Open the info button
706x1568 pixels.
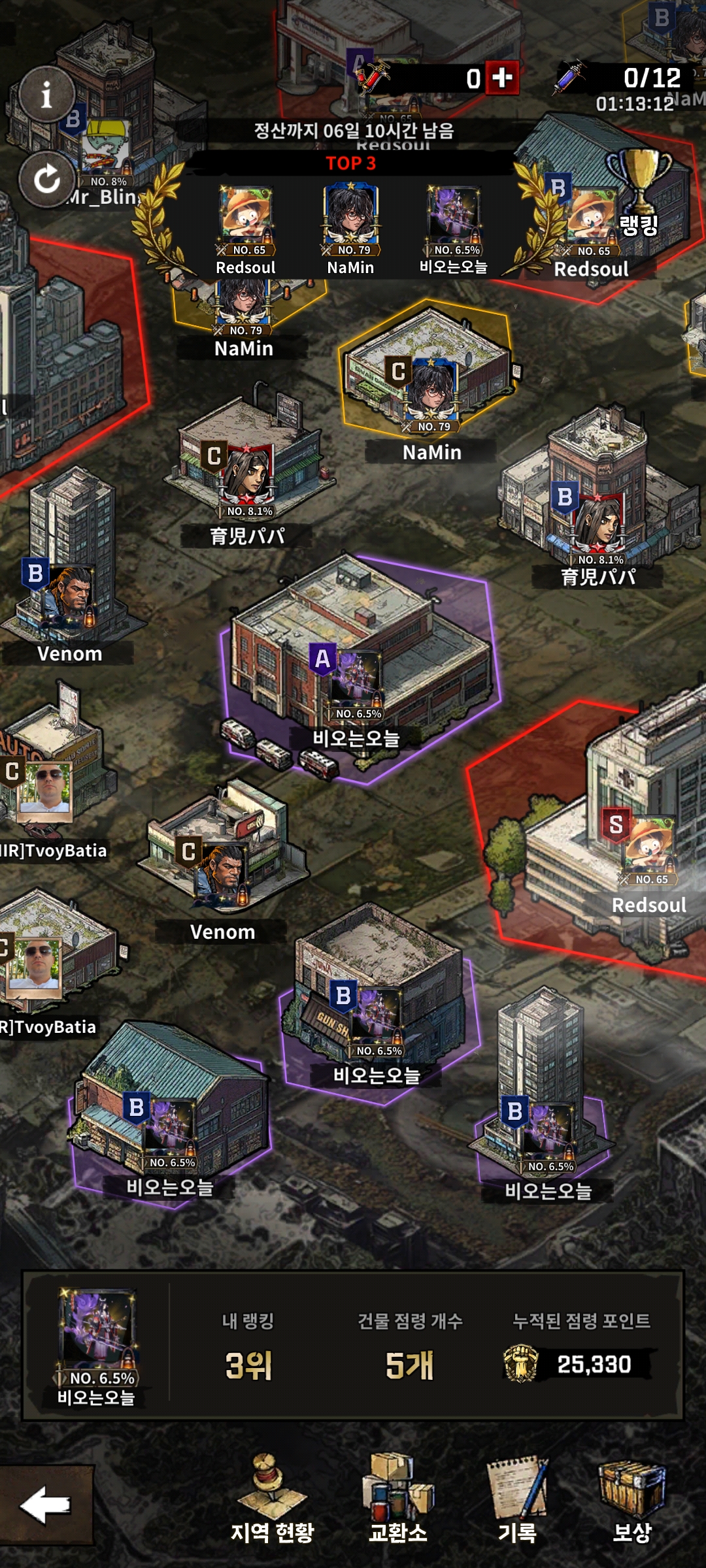pos(46,95)
